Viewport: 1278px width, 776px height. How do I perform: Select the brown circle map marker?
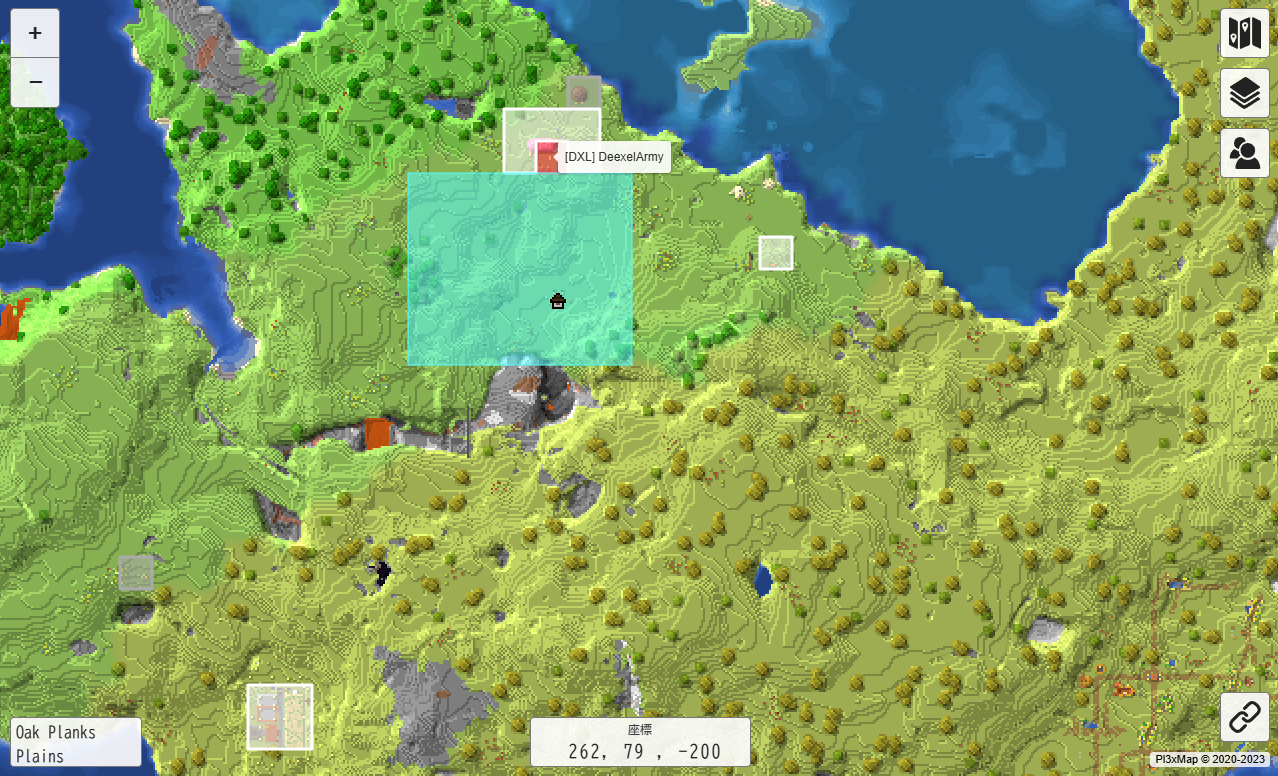(x=578, y=94)
